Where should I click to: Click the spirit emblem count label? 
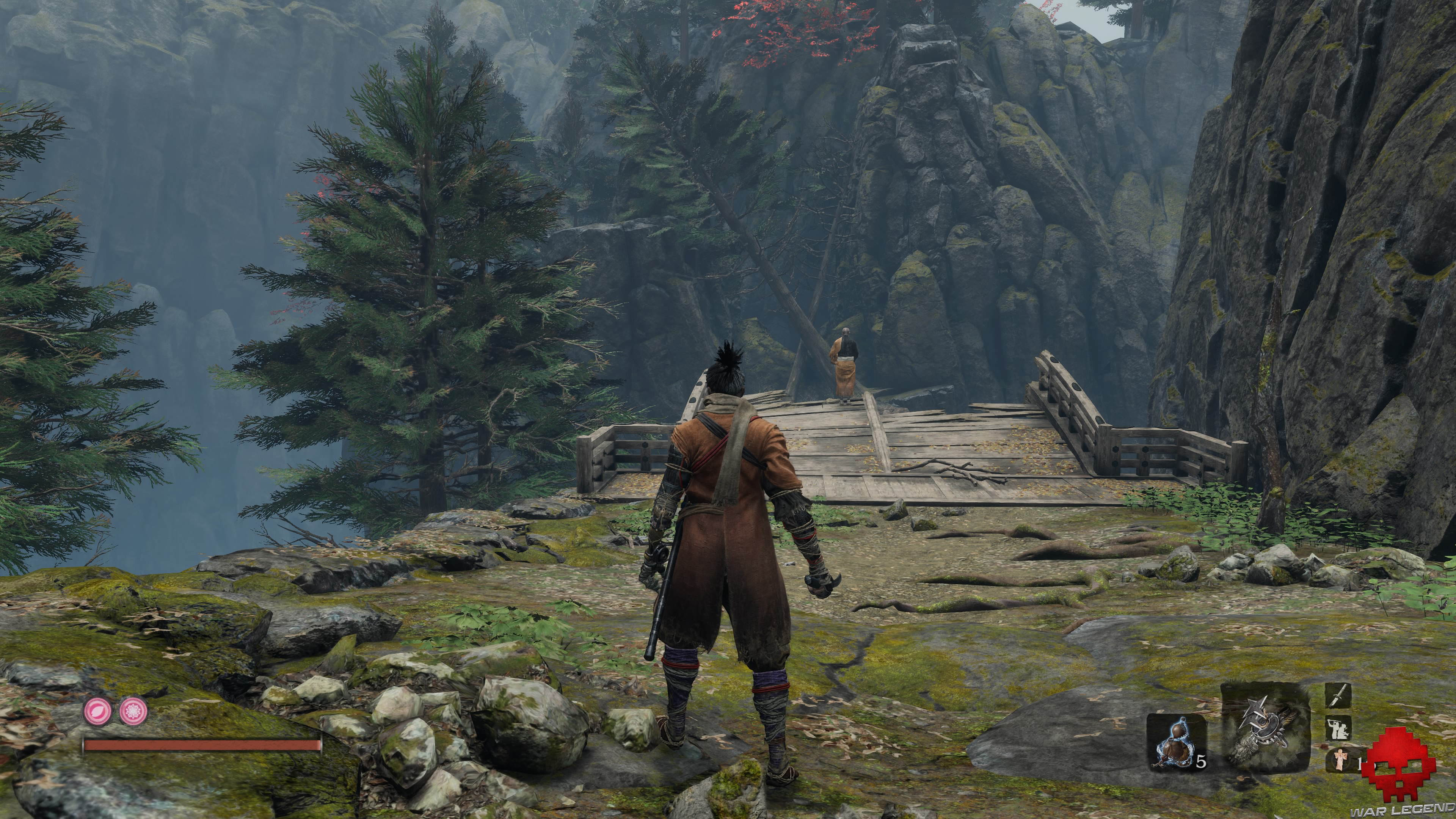pyautogui.click(x=1359, y=764)
